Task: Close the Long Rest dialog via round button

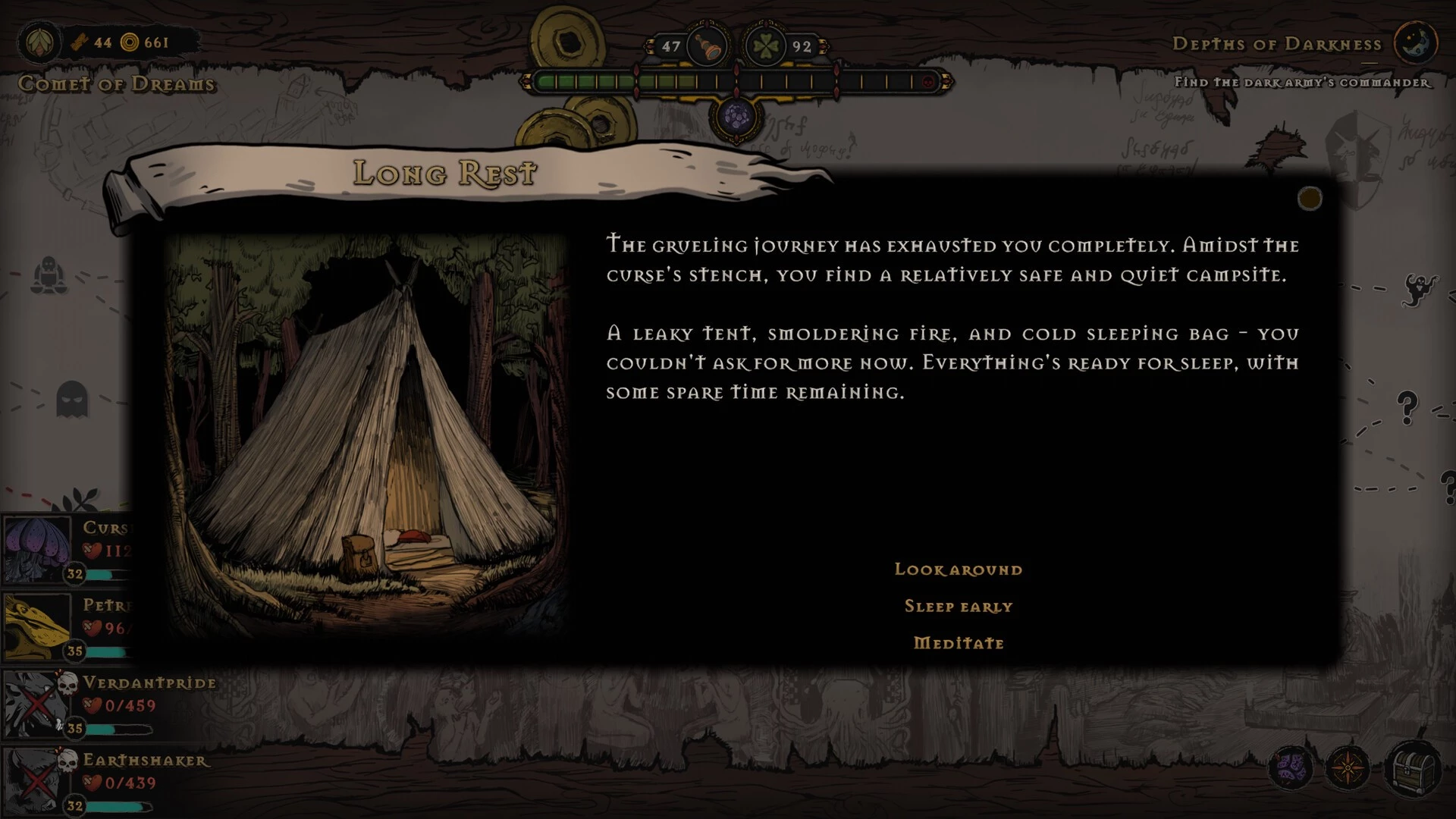Action: pyautogui.click(x=1310, y=199)
